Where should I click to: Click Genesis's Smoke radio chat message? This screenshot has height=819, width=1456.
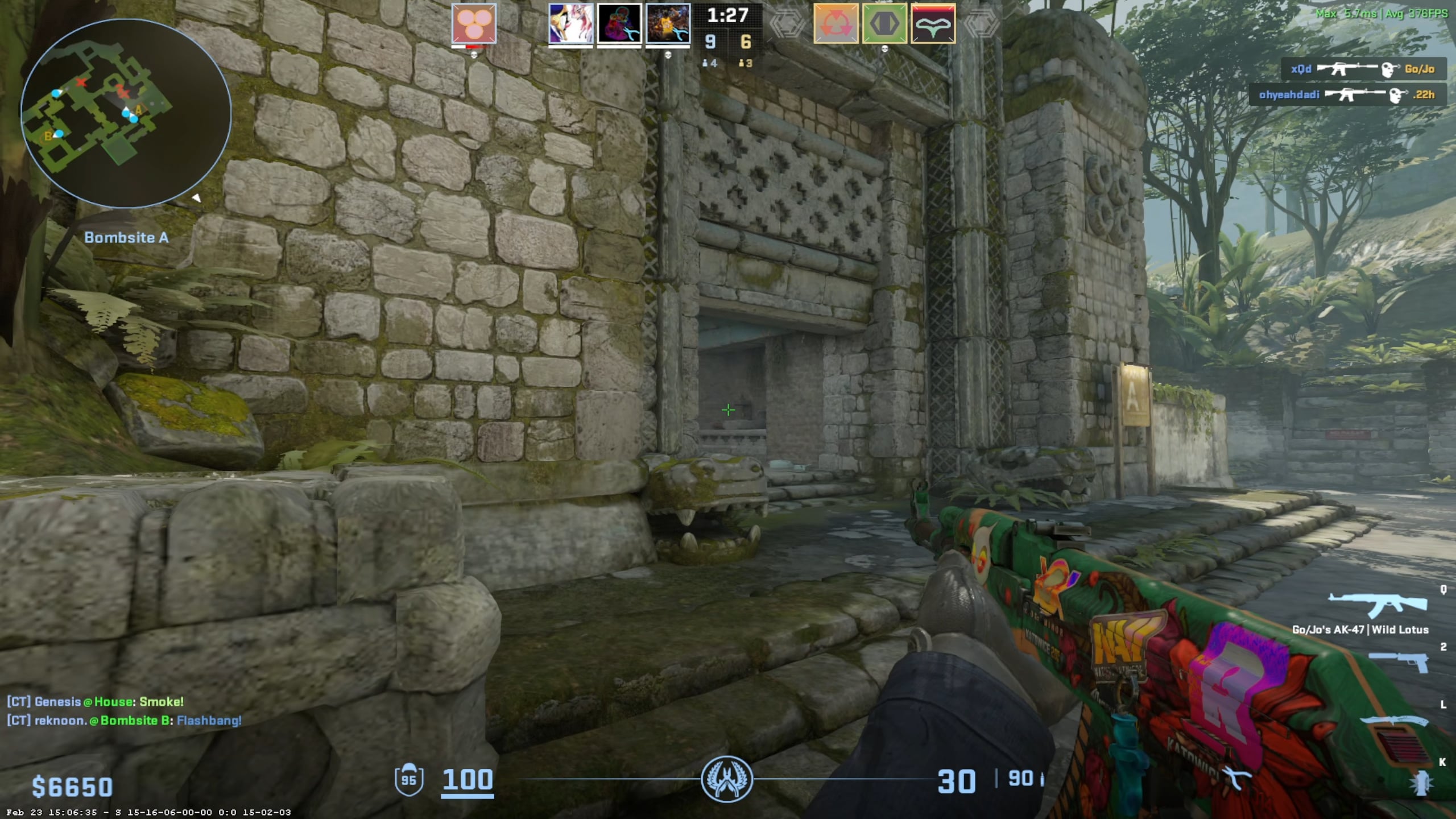tap(96, 701)
